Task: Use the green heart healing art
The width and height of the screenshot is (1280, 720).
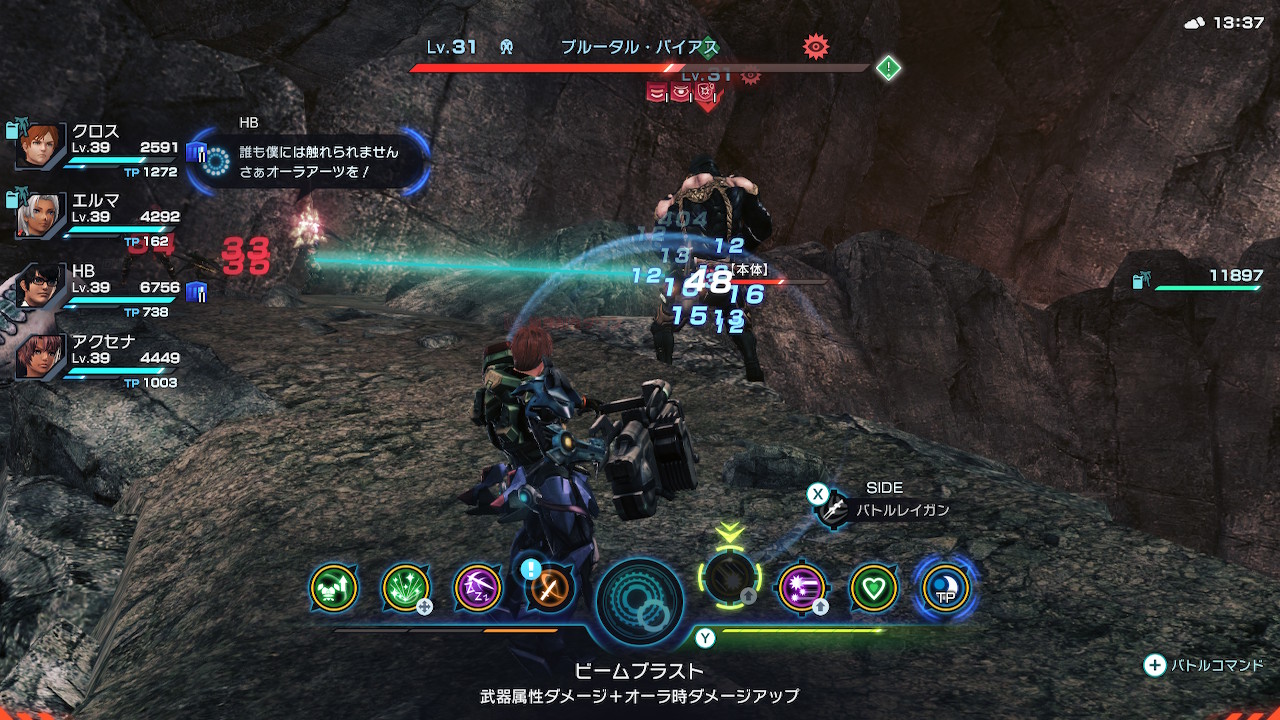Action: [x=873, y=588]
